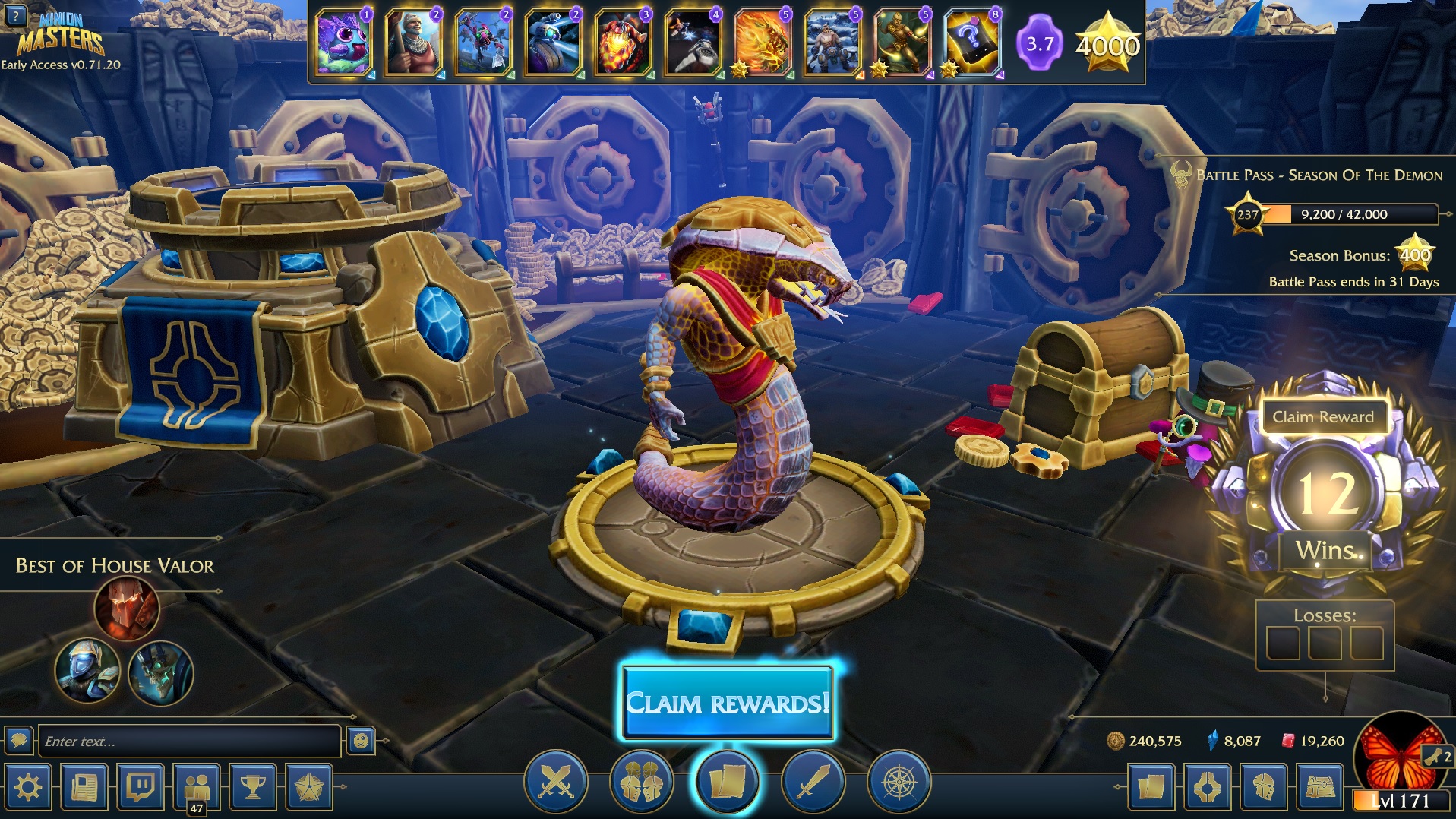Open the treasure chest shop button
1456x819 pixels.
click(1319, 787)
